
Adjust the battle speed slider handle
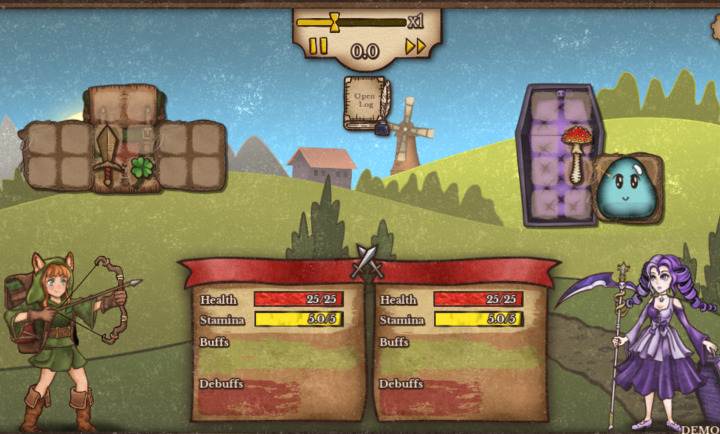click(x=334, y=21)
